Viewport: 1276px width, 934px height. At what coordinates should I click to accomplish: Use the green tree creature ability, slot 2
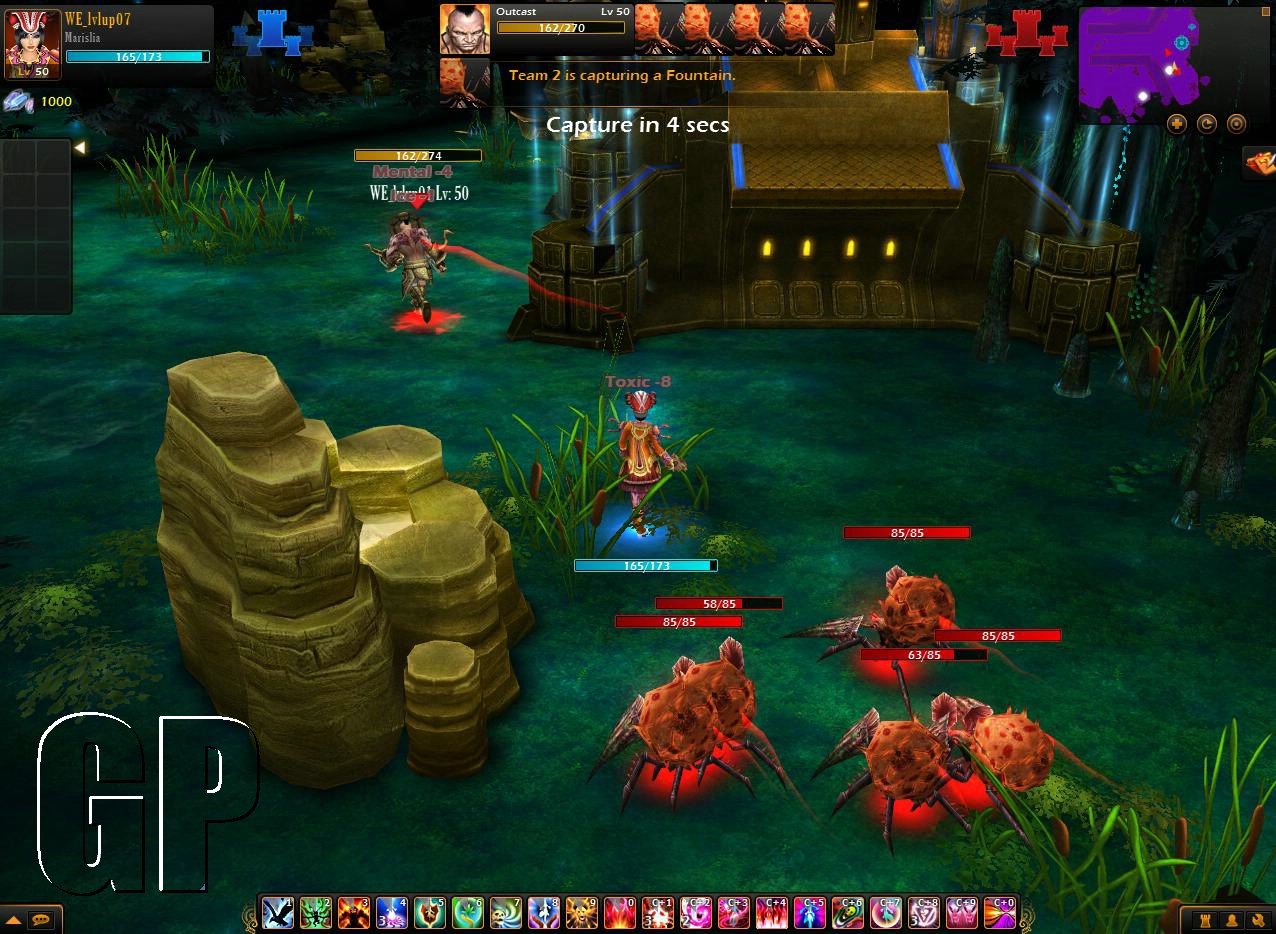(315, 913)
